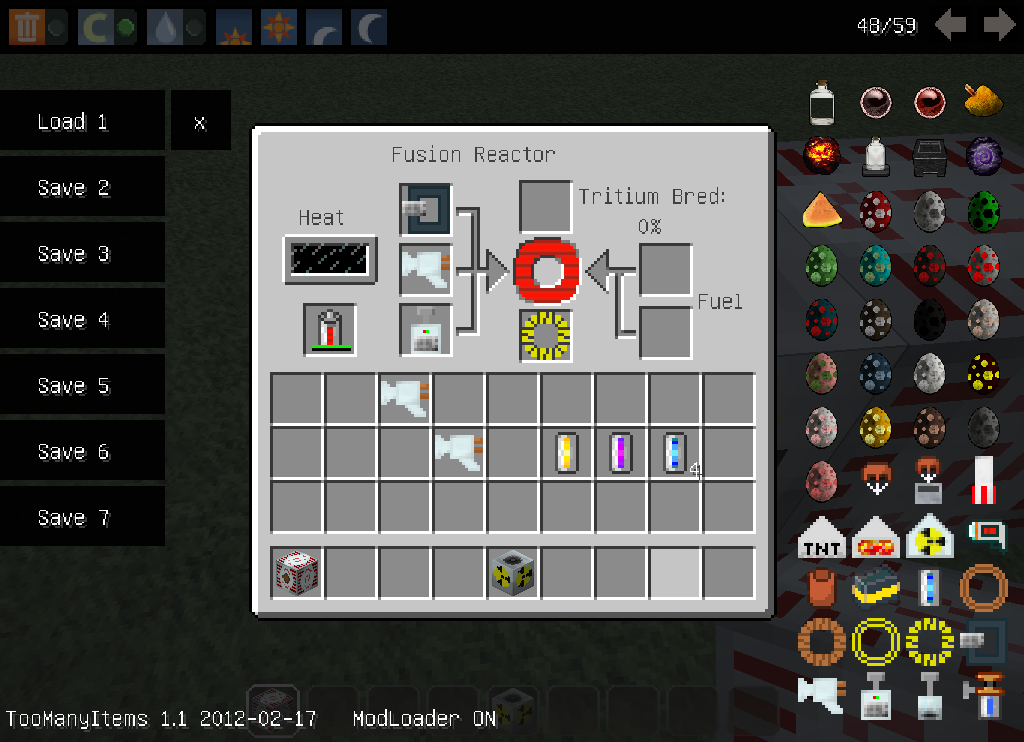Image resolution: width=1024 pixels, height=742 pixels.
Task: Select the red-and-white block in the hotbar
Action: 297,573
